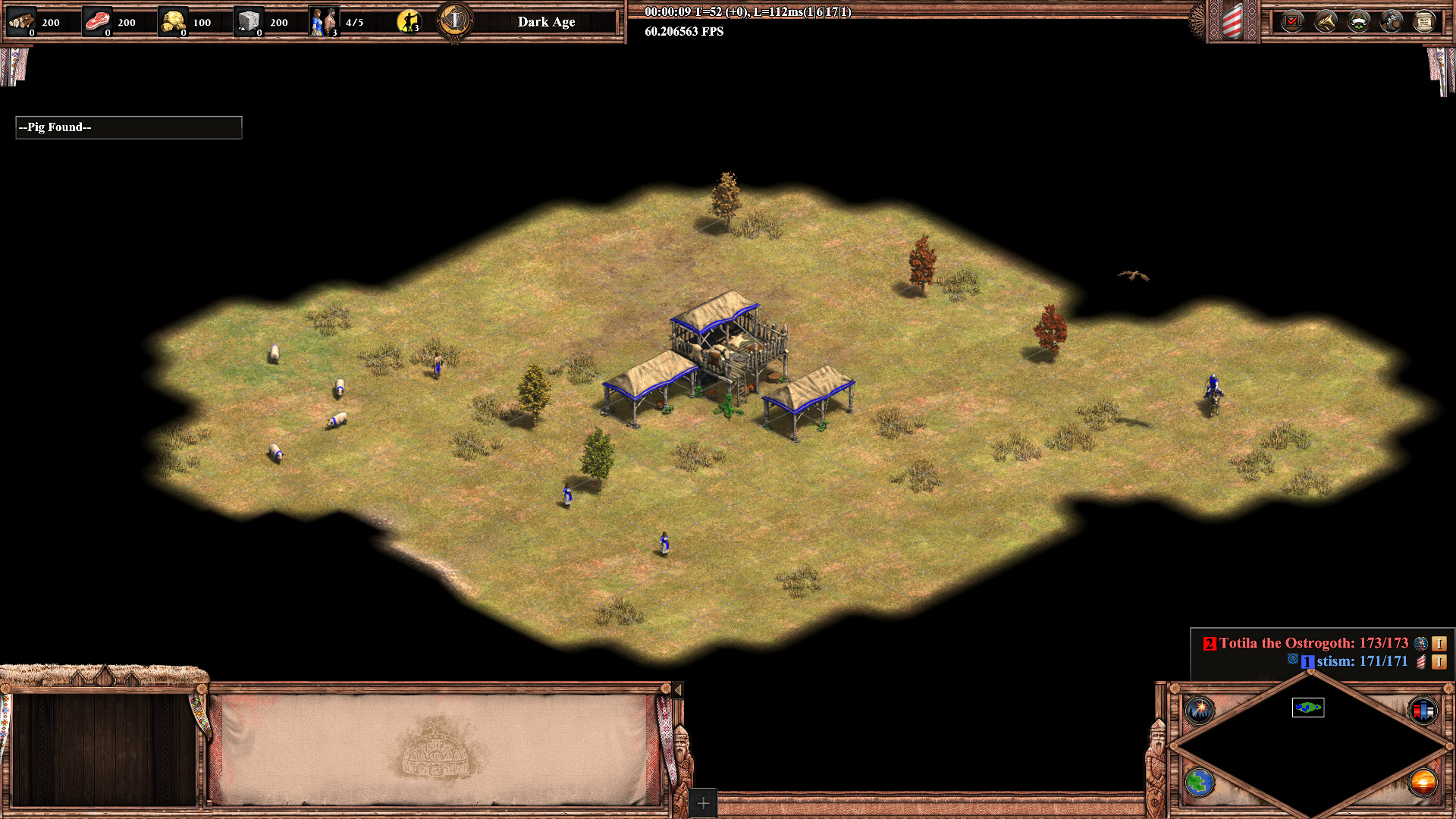This screenshot has height=819, width=1456.
Task: Click the wood resource icon
Action: (x=21, y=21)
